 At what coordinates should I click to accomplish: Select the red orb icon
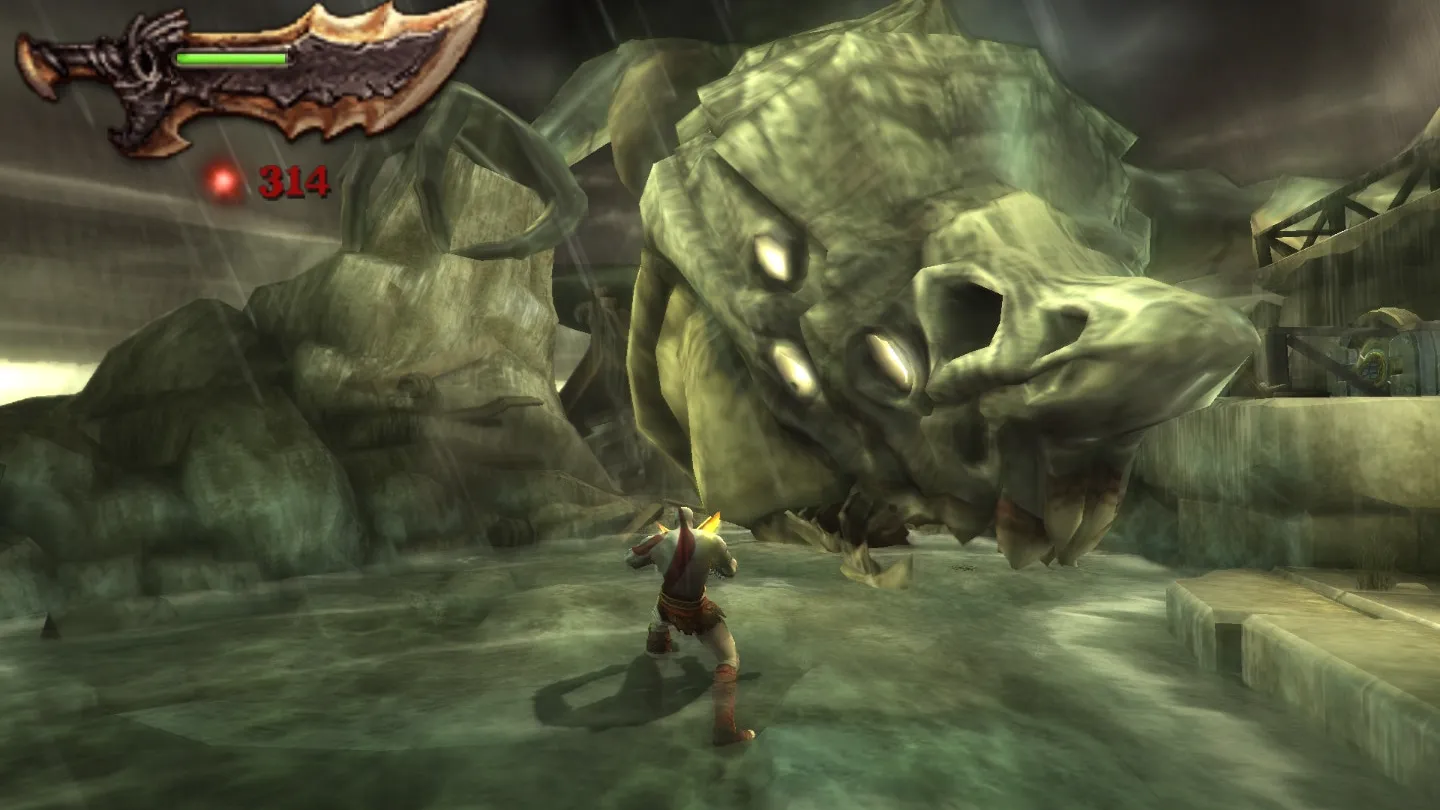point(224,181)
